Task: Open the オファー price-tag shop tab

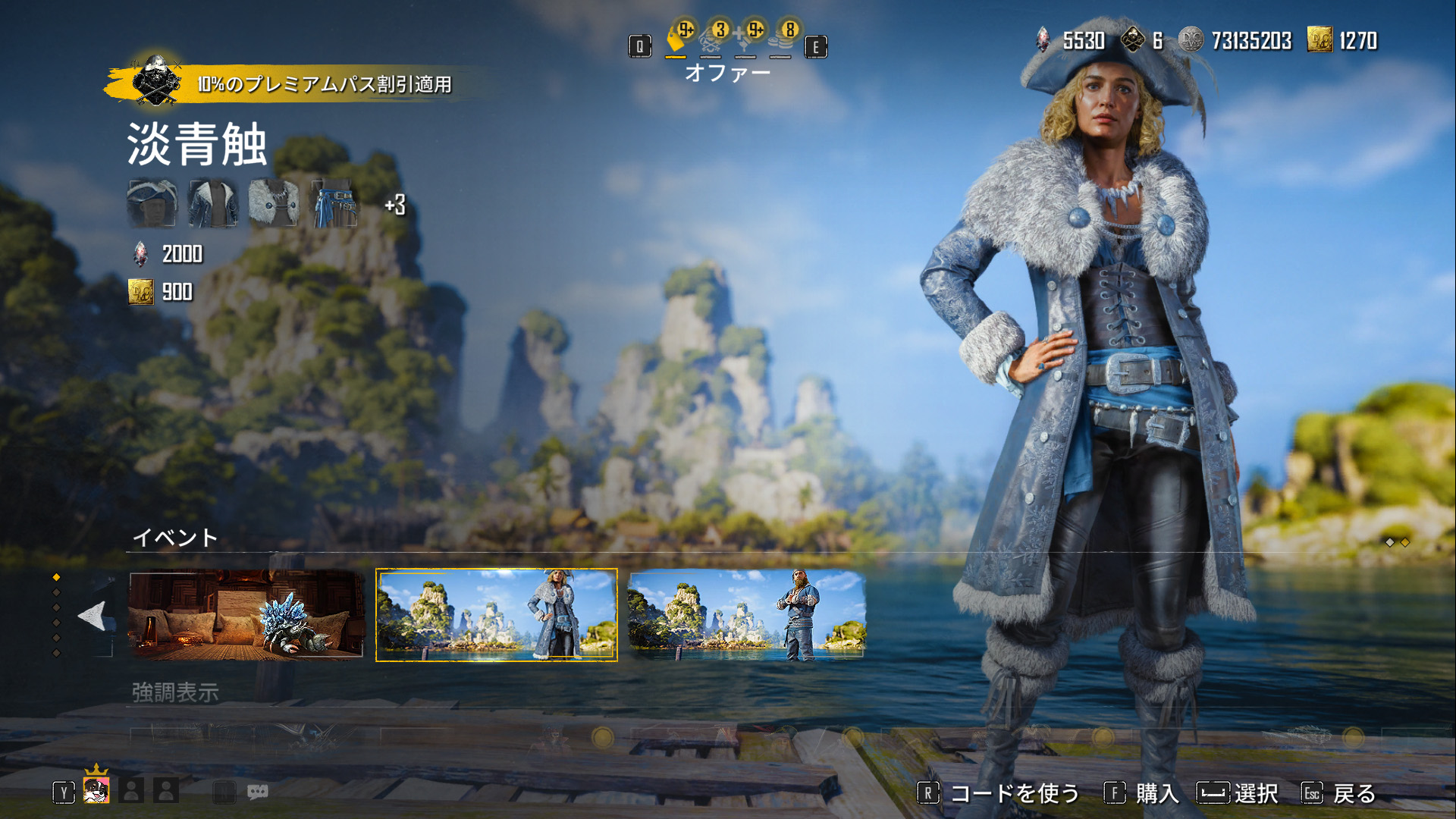Action: (x=676, y=39)
